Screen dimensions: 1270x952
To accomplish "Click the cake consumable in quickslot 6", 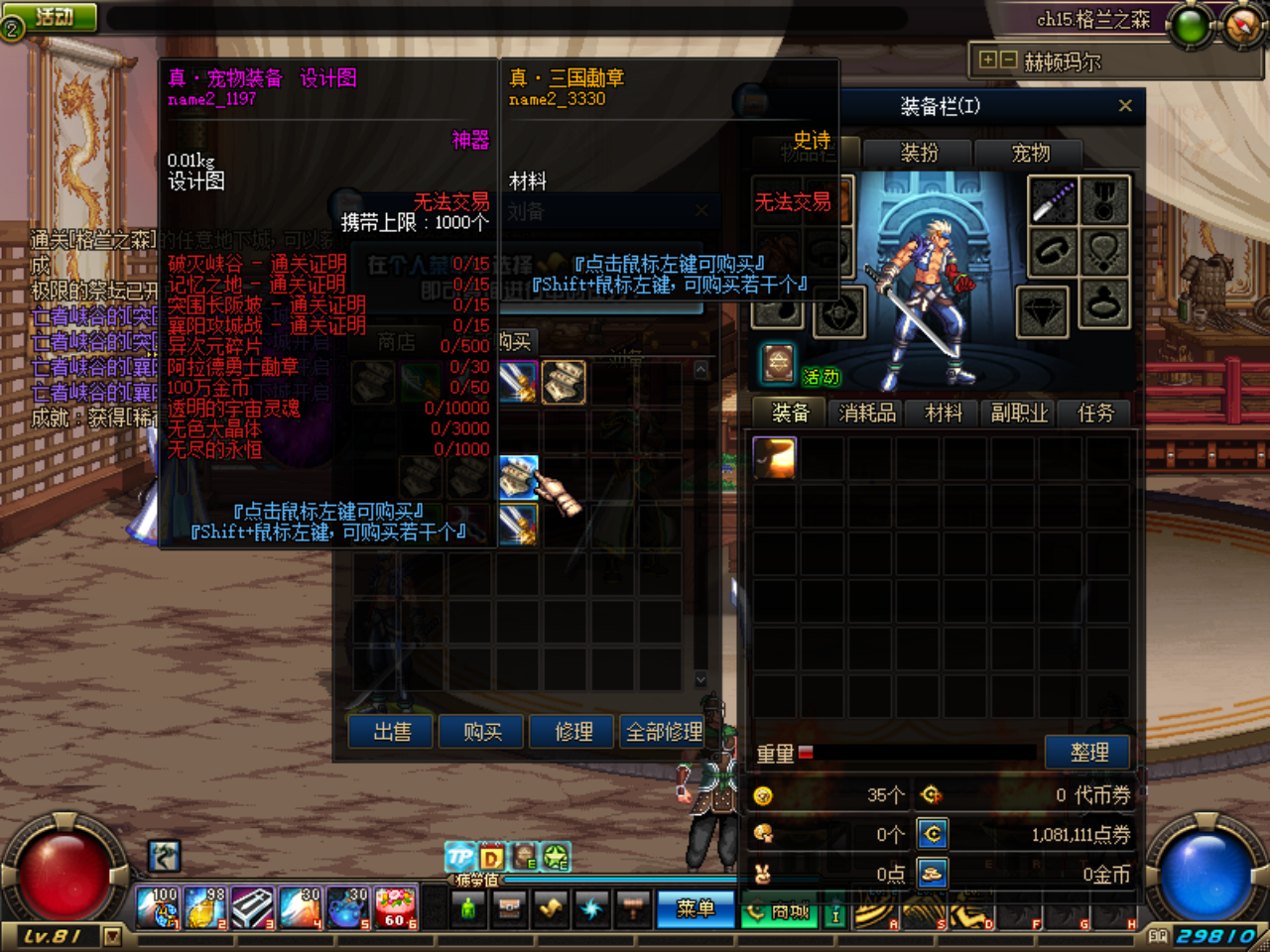I will (395, 906).
